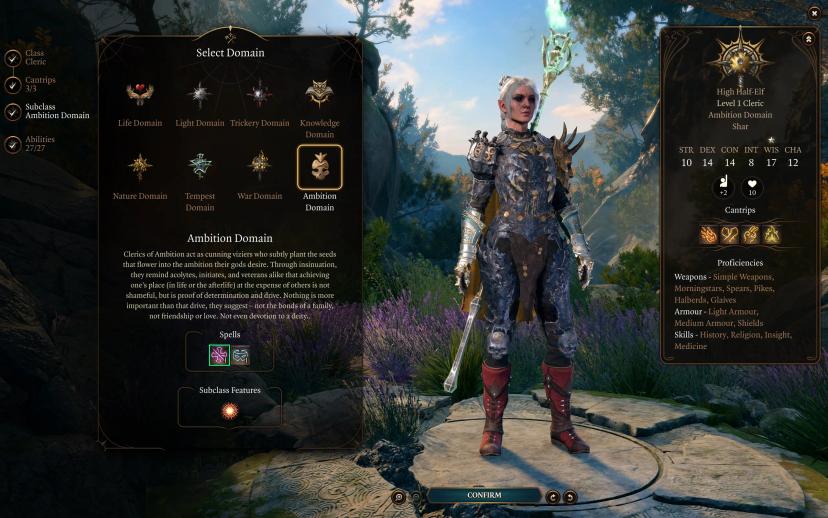
Task: Click the magnifier button beside Confirm
Action: click(x=399, y=496)
